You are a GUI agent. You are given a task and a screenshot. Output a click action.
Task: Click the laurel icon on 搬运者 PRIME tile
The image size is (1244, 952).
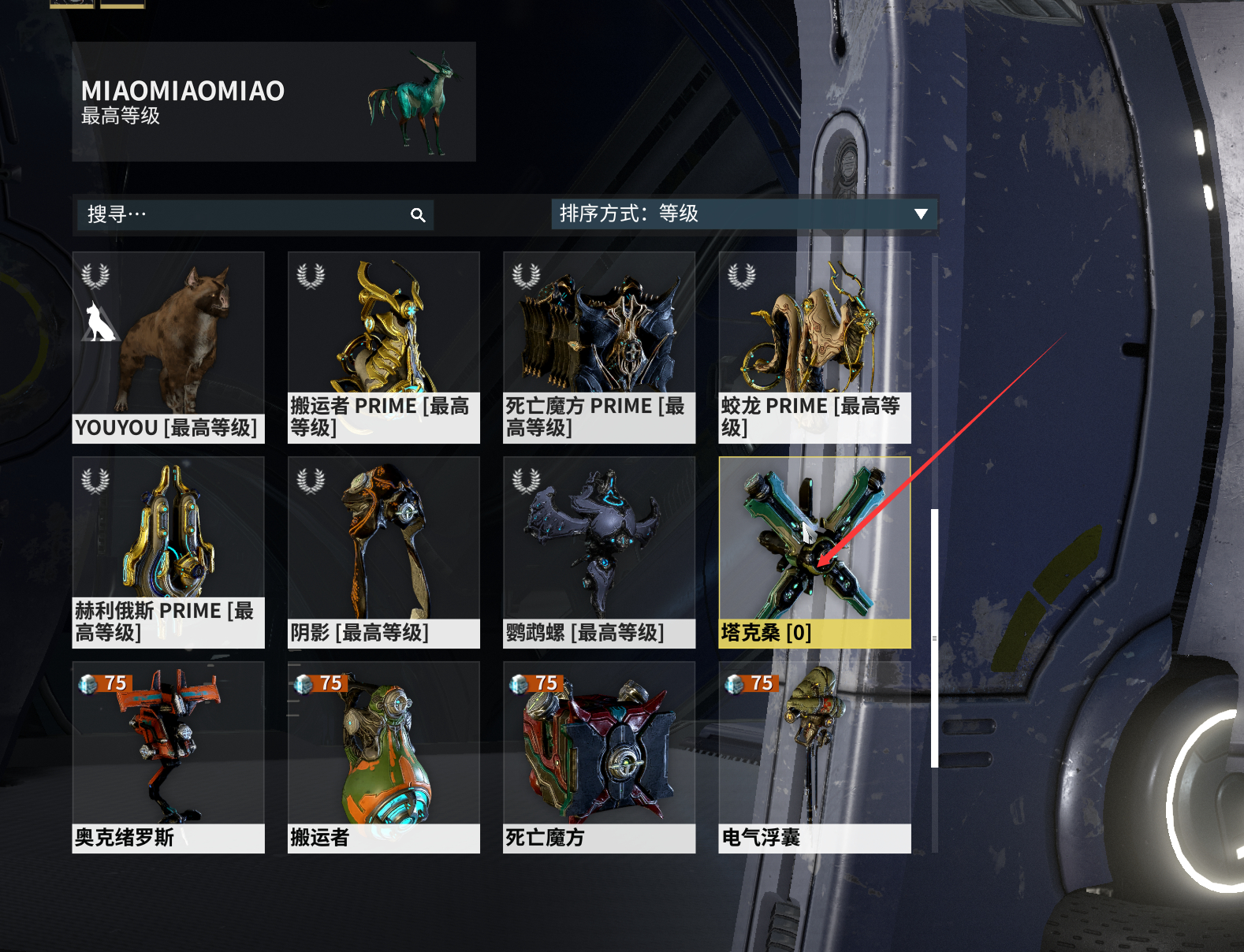tap(309, 276)
